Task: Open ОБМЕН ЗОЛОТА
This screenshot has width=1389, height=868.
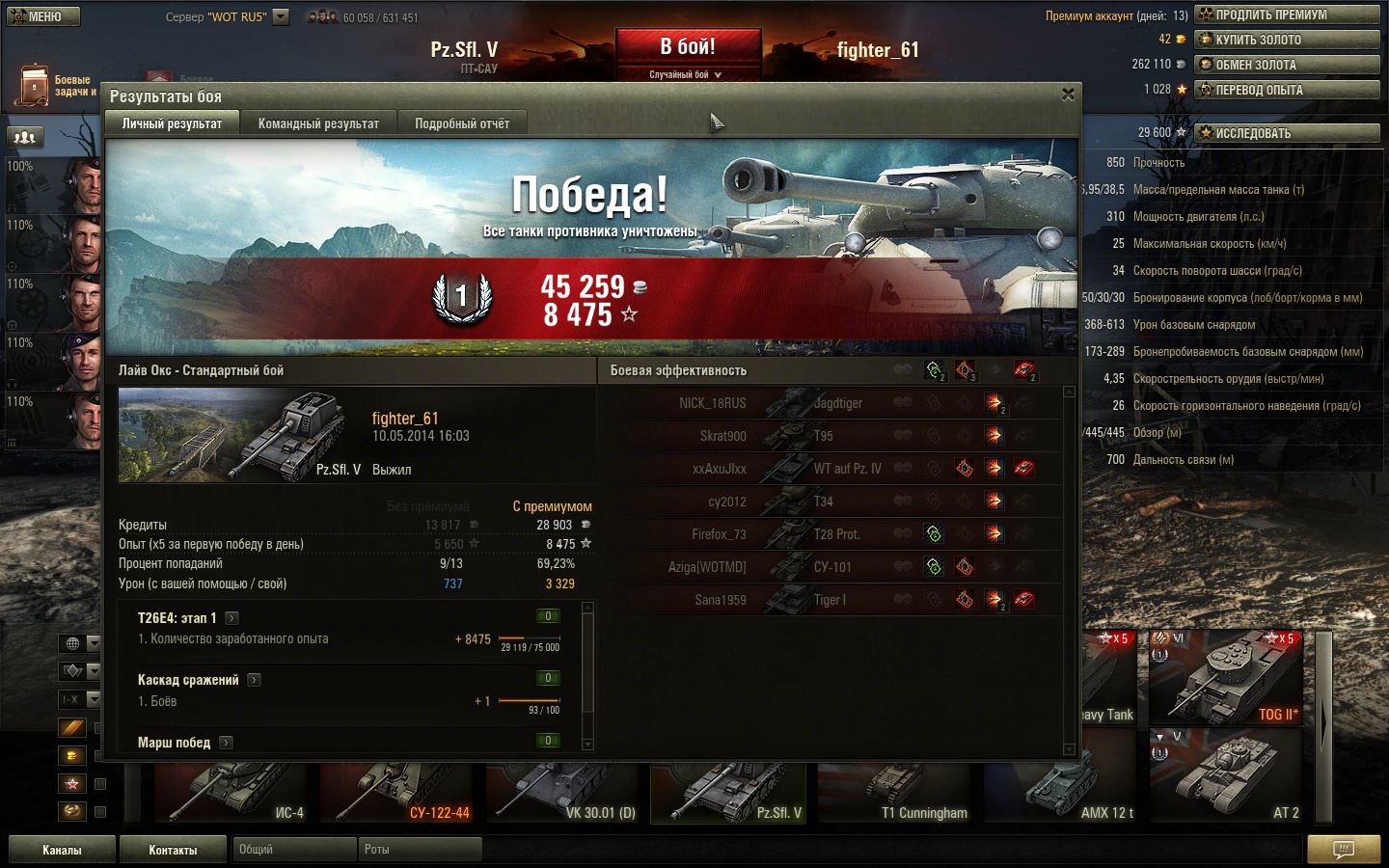Action: 1287,65
